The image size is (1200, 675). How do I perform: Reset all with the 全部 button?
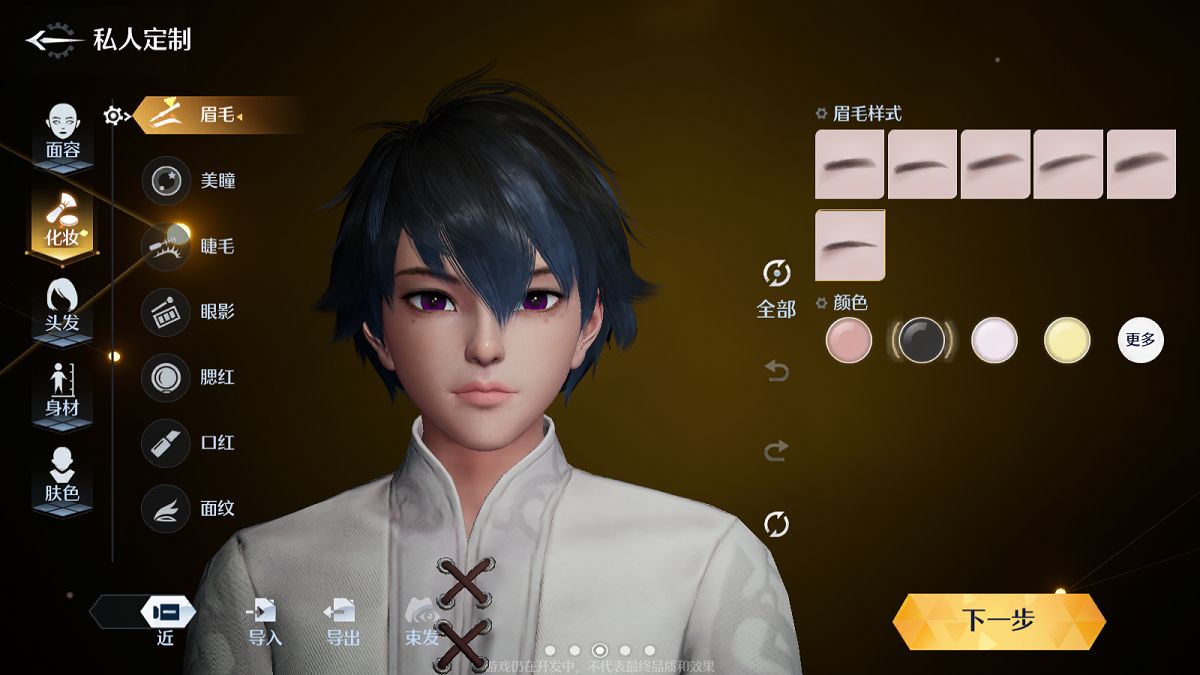[776, 287]
